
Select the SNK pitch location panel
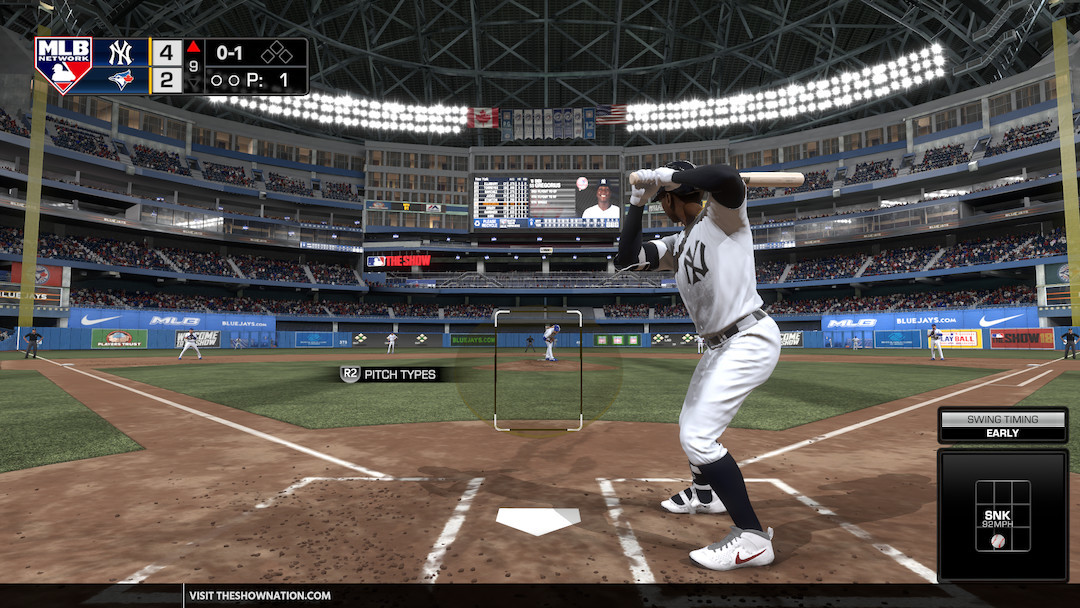coord(1002,515)
